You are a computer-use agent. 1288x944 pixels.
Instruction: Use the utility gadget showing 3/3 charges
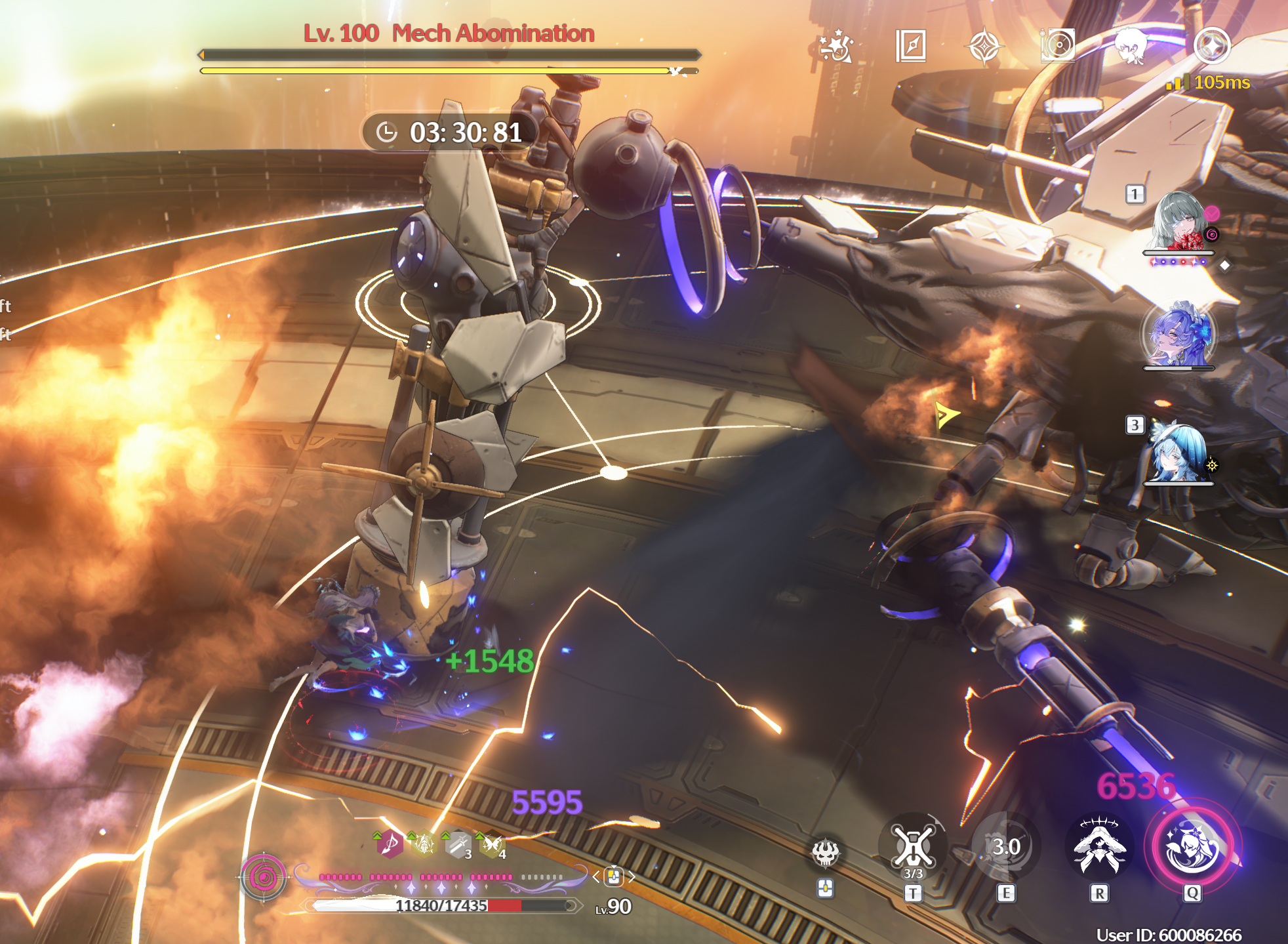[913, 848]
